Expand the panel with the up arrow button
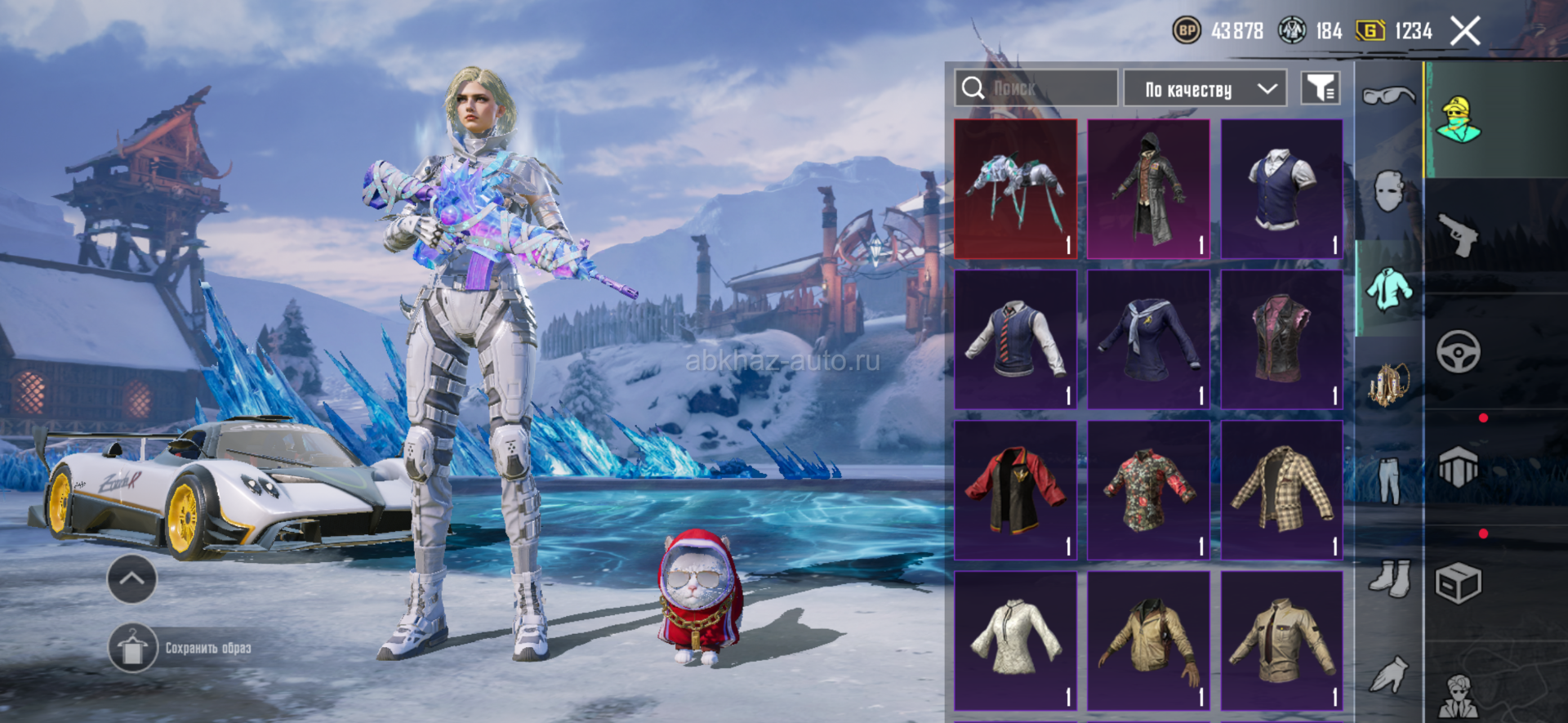This screenshot has width=1568, height=723. (x=131, y=578)
